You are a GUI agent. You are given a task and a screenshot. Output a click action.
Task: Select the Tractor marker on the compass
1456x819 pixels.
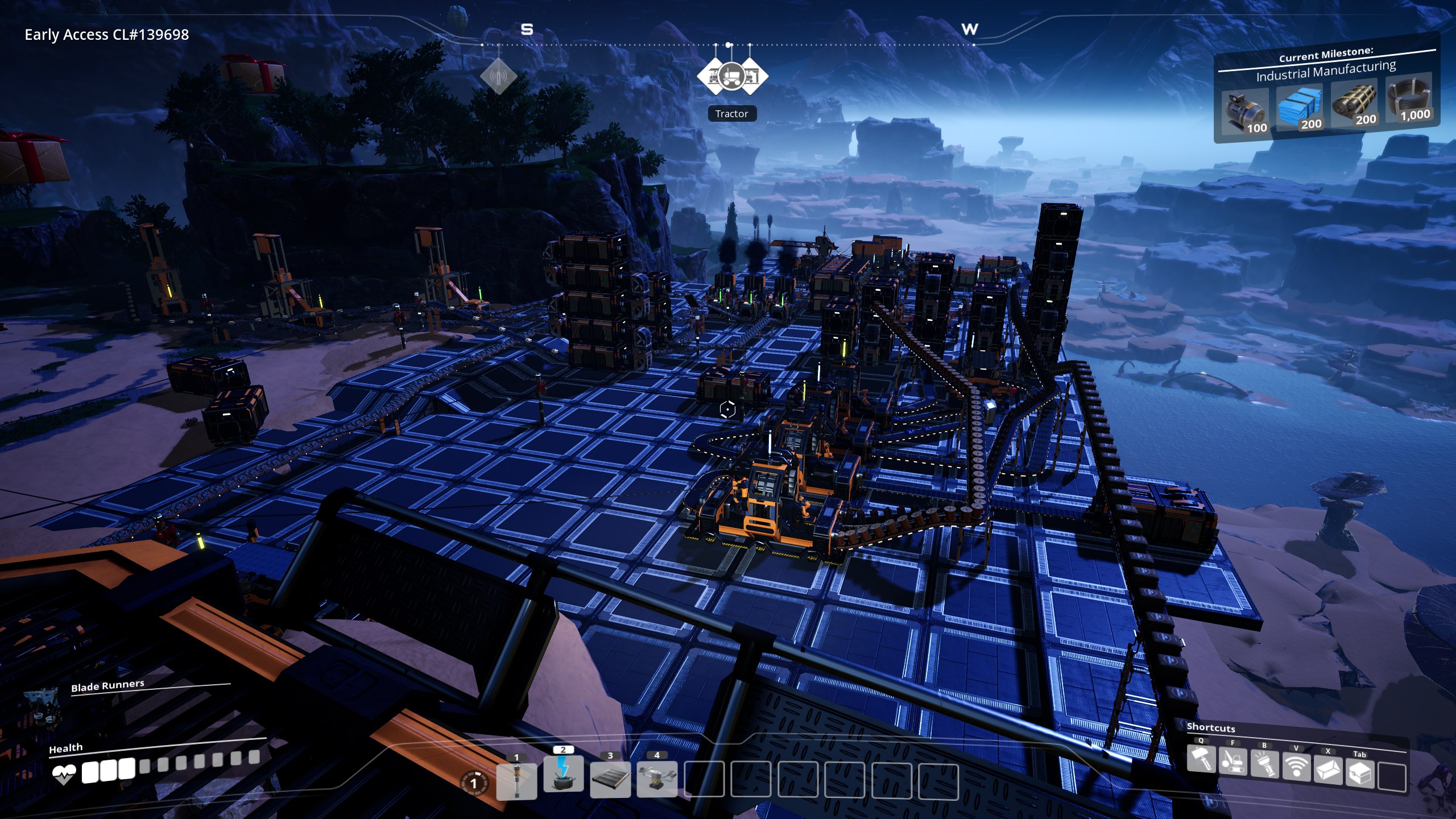click(732, 76)
